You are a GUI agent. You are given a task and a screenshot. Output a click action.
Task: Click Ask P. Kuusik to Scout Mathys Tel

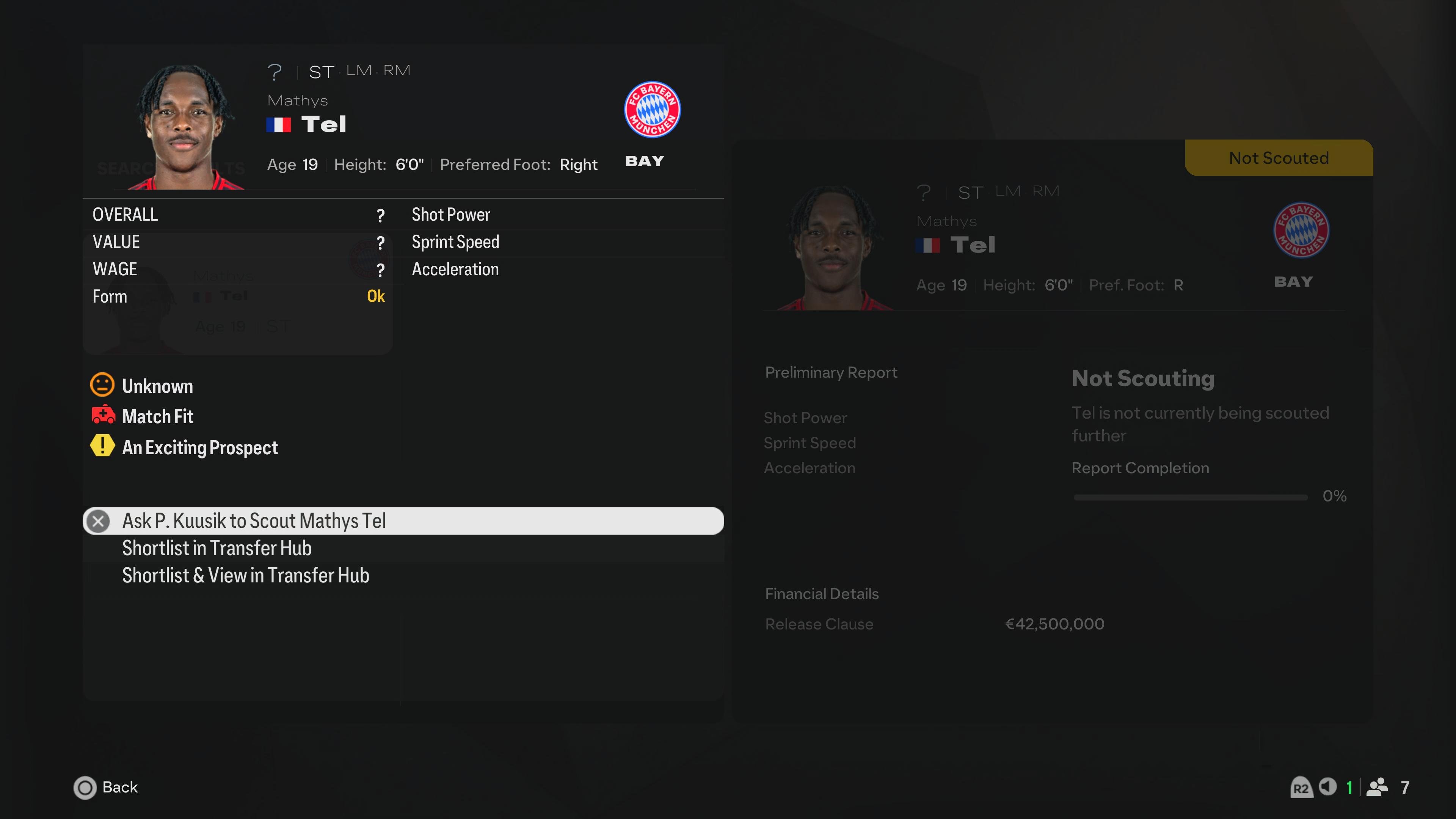254,521
